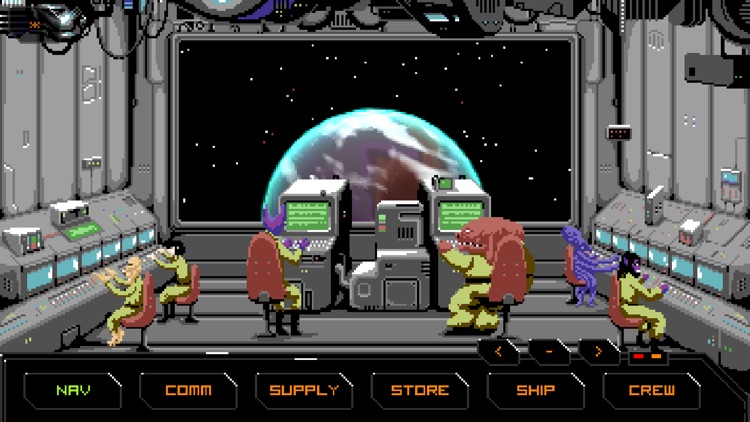Select the COMM button
Image resolution: width=750 pixels, height=422 pixels.
click(188, 390)
